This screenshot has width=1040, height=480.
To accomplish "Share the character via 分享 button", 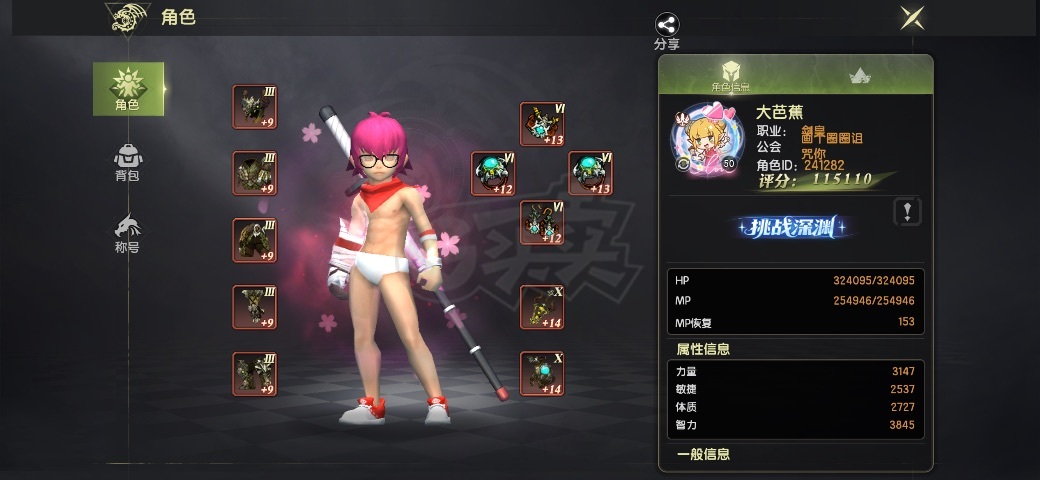I will click(x=667, y=30).
